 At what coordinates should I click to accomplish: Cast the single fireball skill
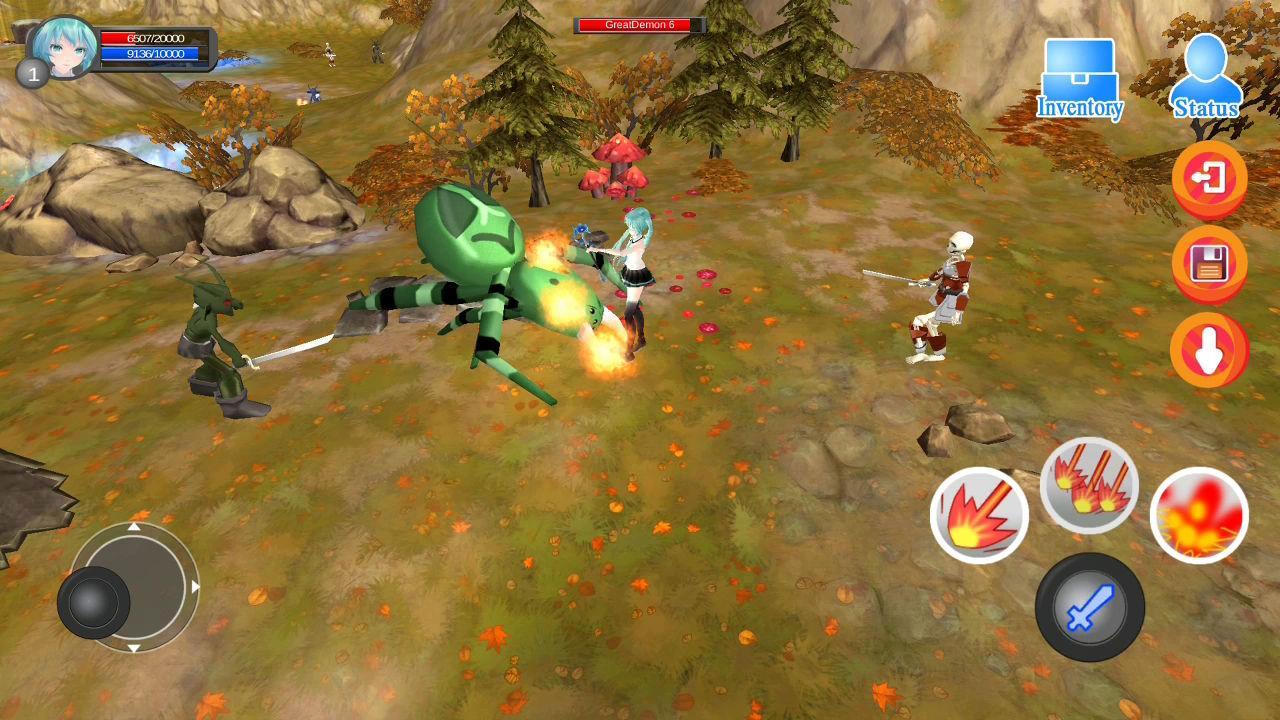(979, 515)
